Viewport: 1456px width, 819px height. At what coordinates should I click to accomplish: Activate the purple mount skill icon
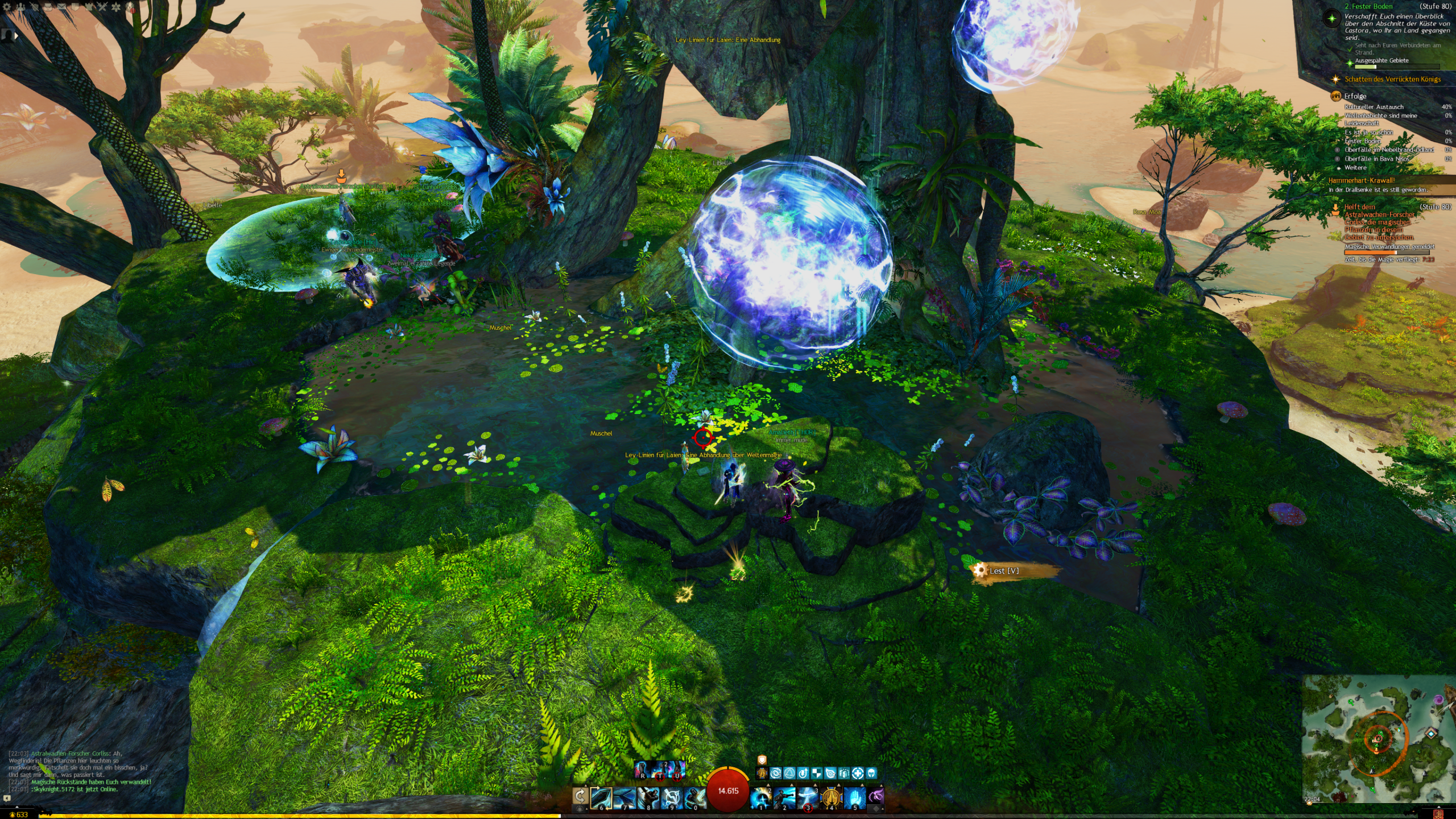click(x=876, y=796)
